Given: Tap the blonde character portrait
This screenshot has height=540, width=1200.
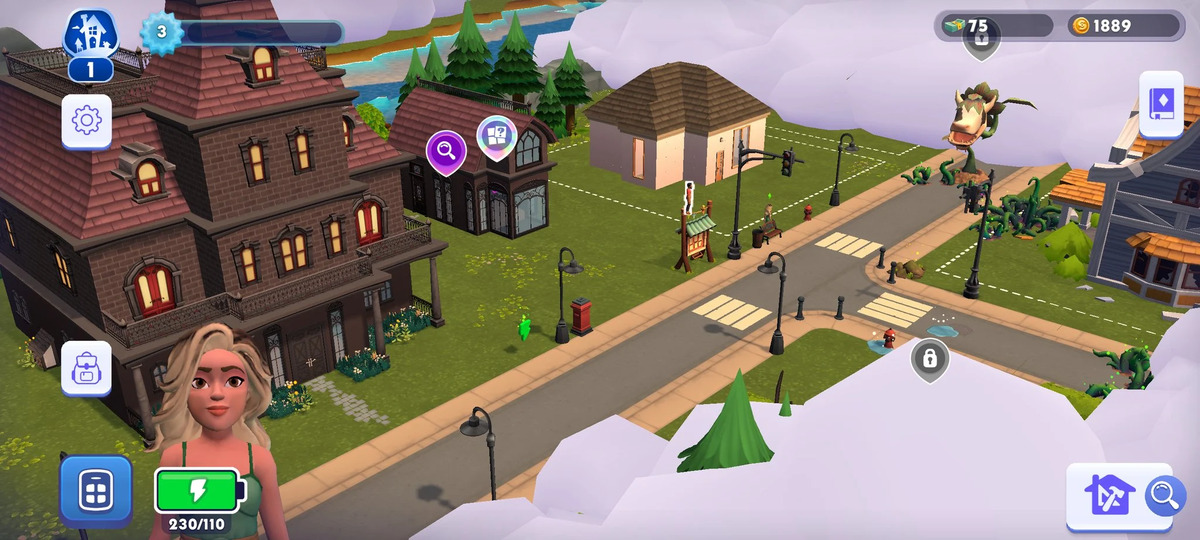Looking at the screenshot, I should point(214,400).
